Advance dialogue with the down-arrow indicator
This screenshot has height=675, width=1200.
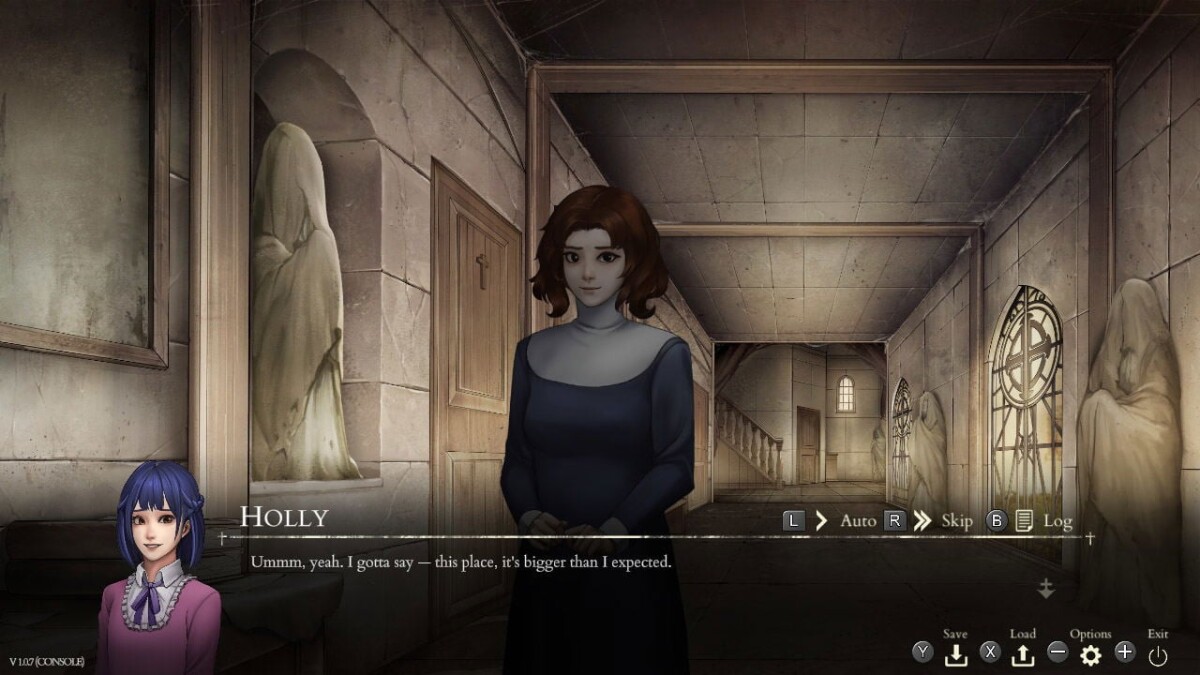pos(1046,589)
